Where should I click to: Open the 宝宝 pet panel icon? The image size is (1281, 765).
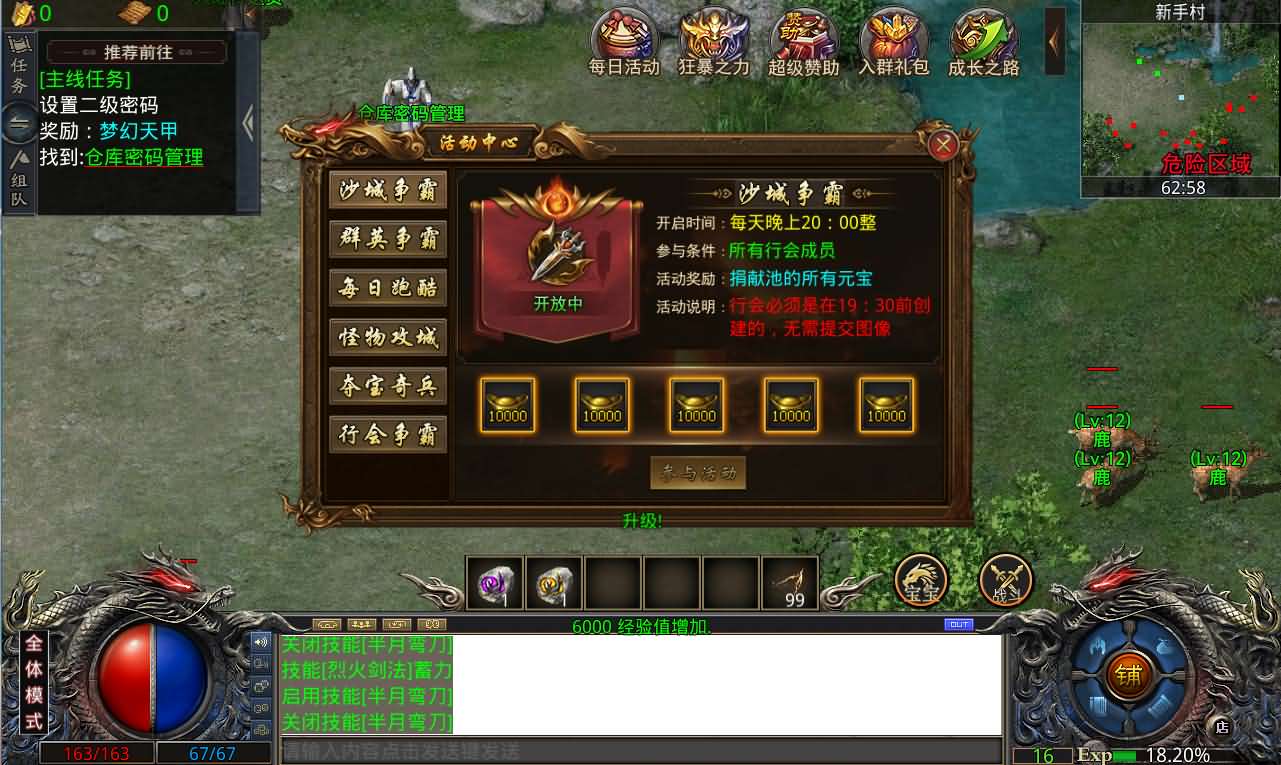pyautogui.click(x=920, y=578)
